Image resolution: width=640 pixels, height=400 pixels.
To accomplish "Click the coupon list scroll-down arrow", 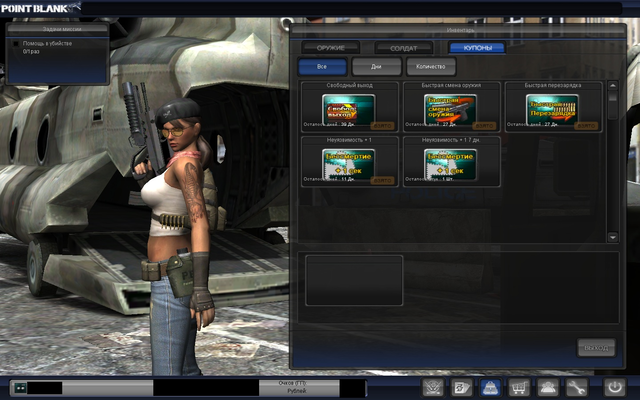I will click(613, 237).
